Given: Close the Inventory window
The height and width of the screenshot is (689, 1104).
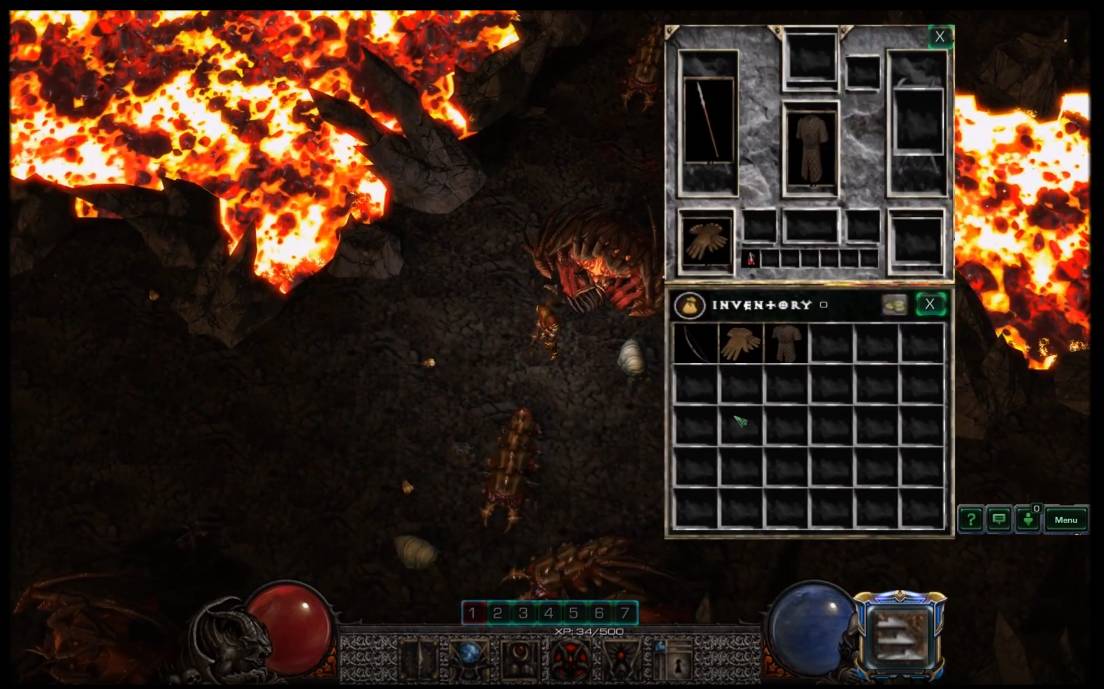Looking at the screenshot, I should click(x=931, y=304).
